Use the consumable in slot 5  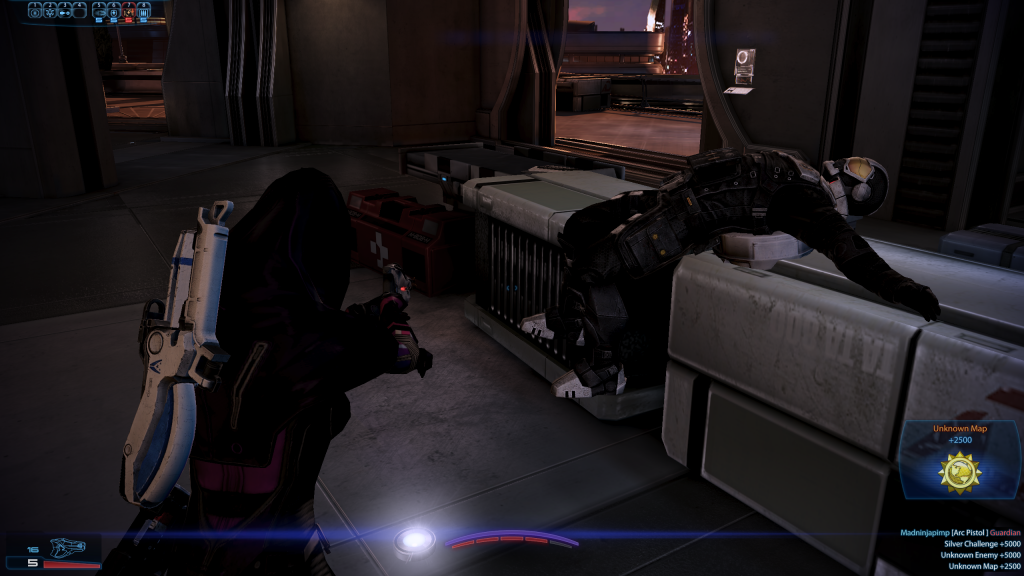100,11
